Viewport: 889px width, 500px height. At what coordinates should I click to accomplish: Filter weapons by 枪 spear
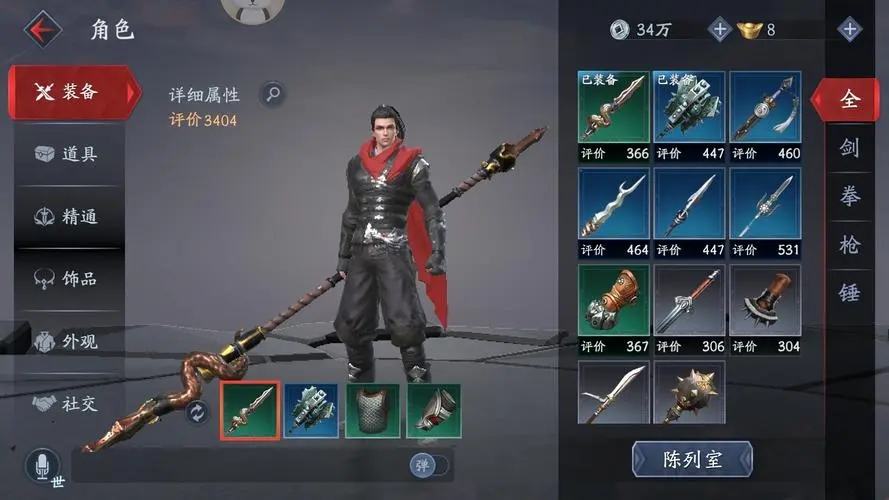[x=849, y=244]
